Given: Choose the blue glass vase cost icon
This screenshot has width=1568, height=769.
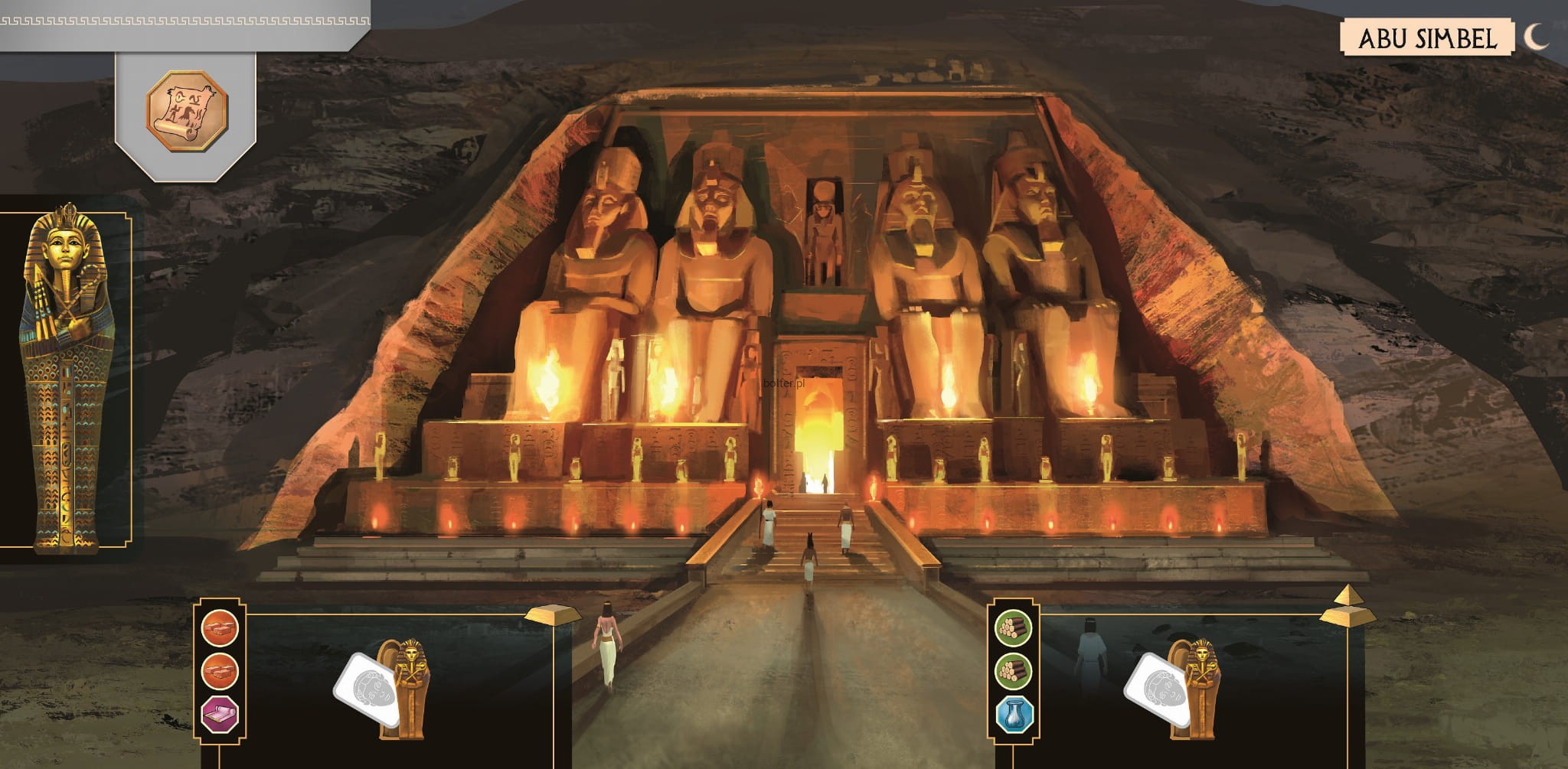Looking at the screenshot, I should (1014, 715).
